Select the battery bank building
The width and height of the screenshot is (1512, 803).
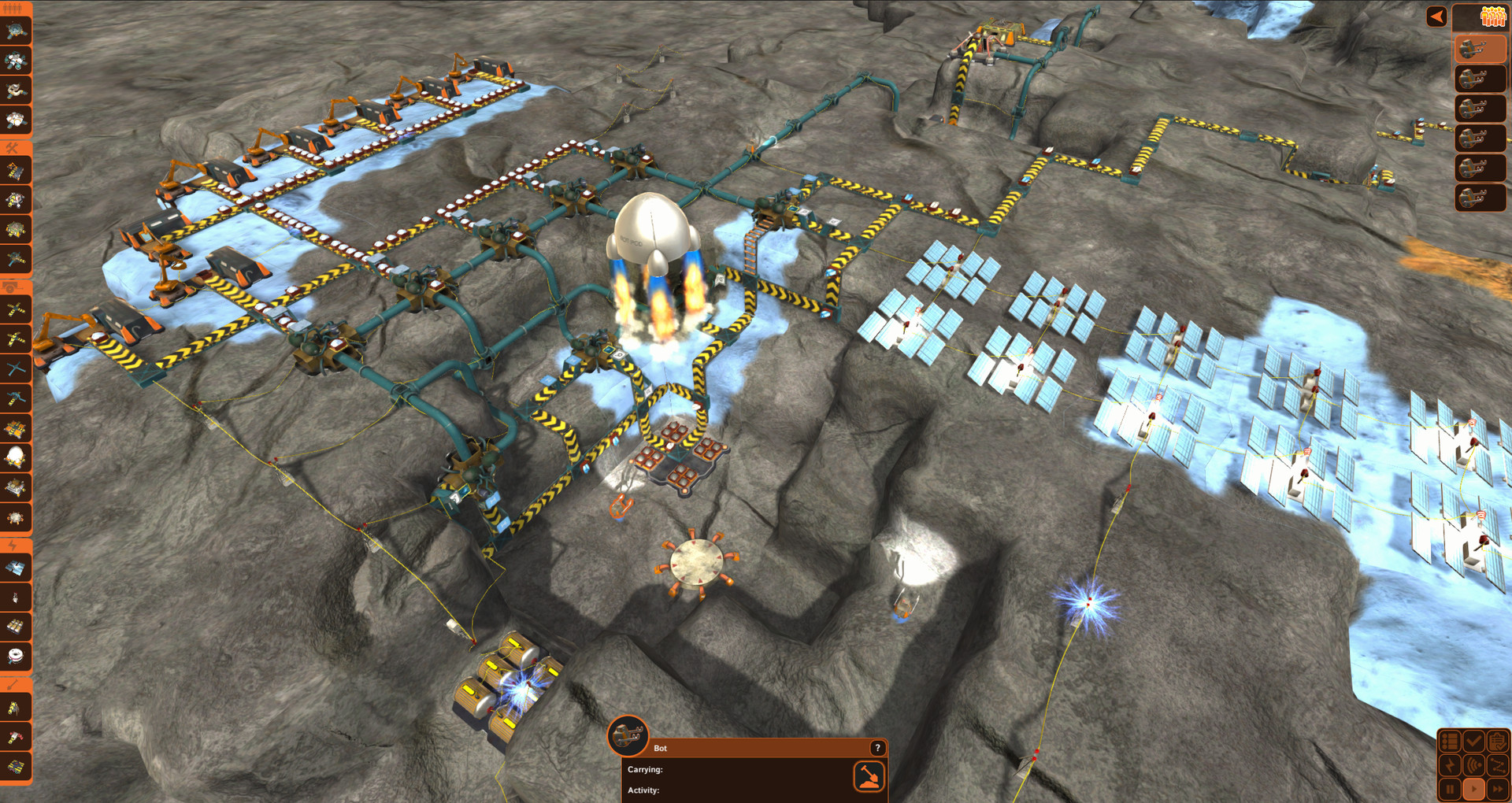[15, 627]
